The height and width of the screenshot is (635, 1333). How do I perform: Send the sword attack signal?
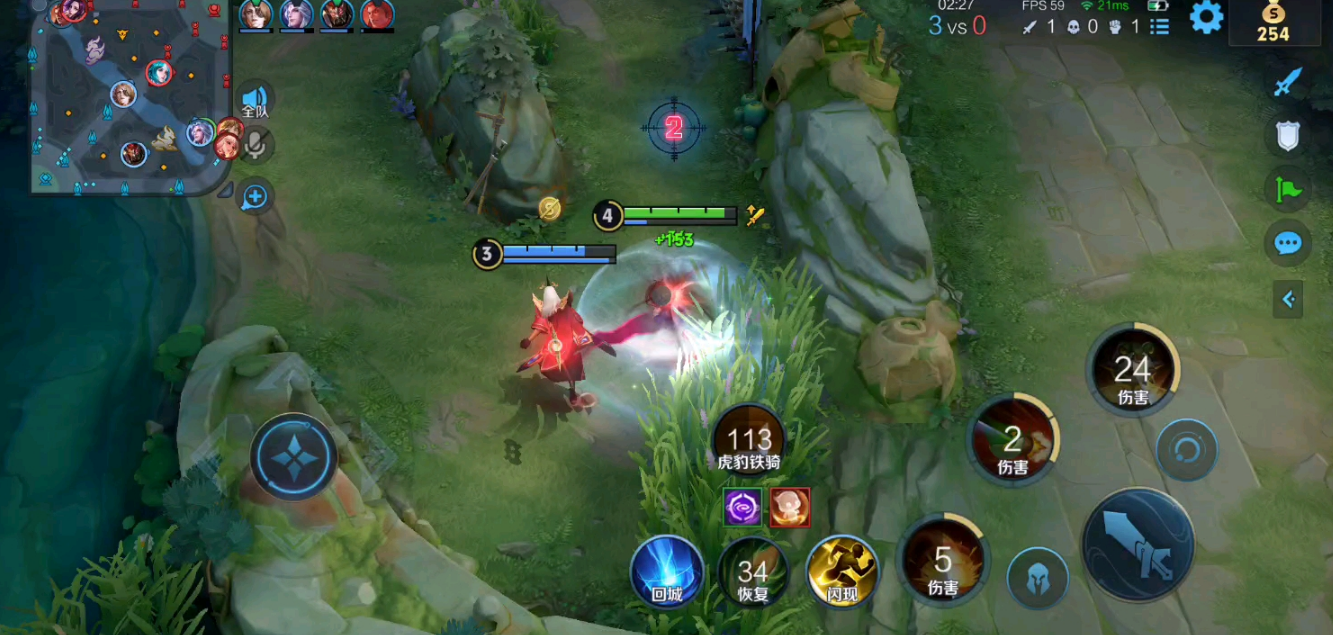(x=1287, y=83)
